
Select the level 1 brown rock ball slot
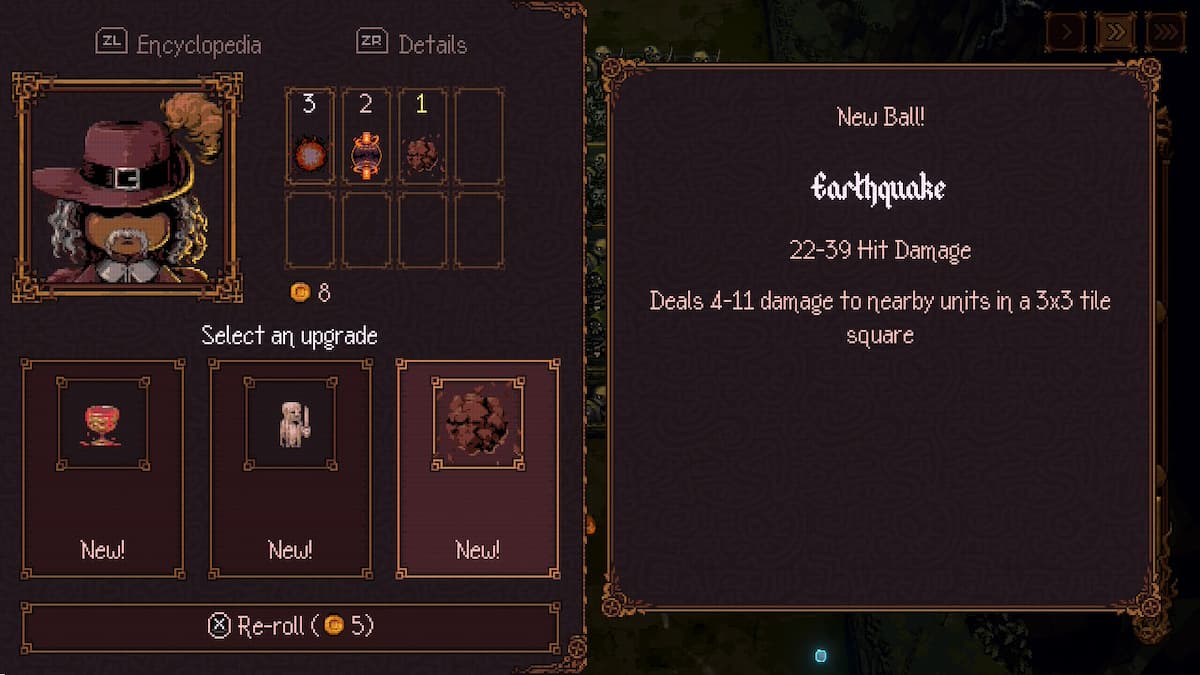(x=422, y=137)
